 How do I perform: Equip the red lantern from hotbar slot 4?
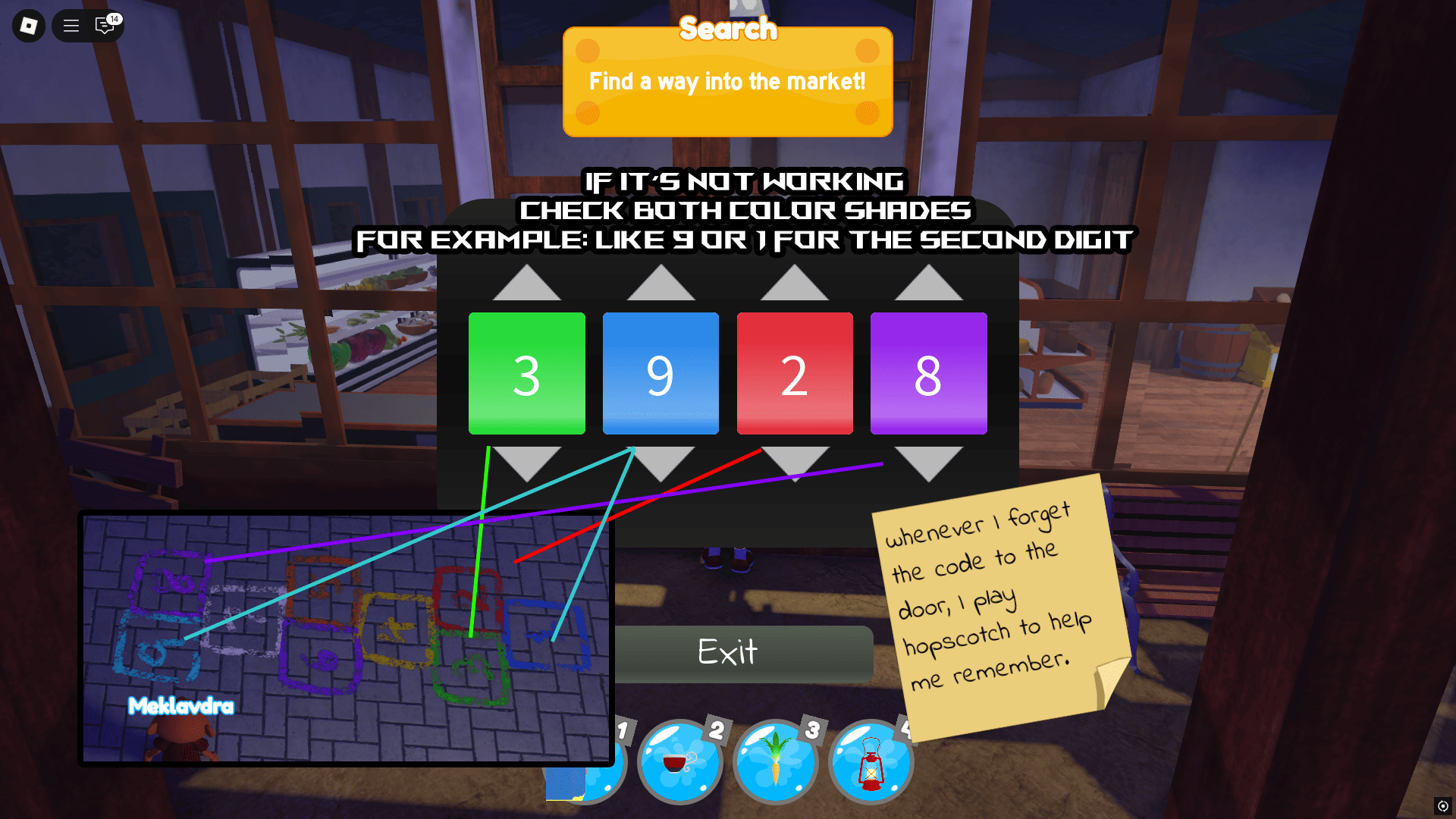coord(871,762)
